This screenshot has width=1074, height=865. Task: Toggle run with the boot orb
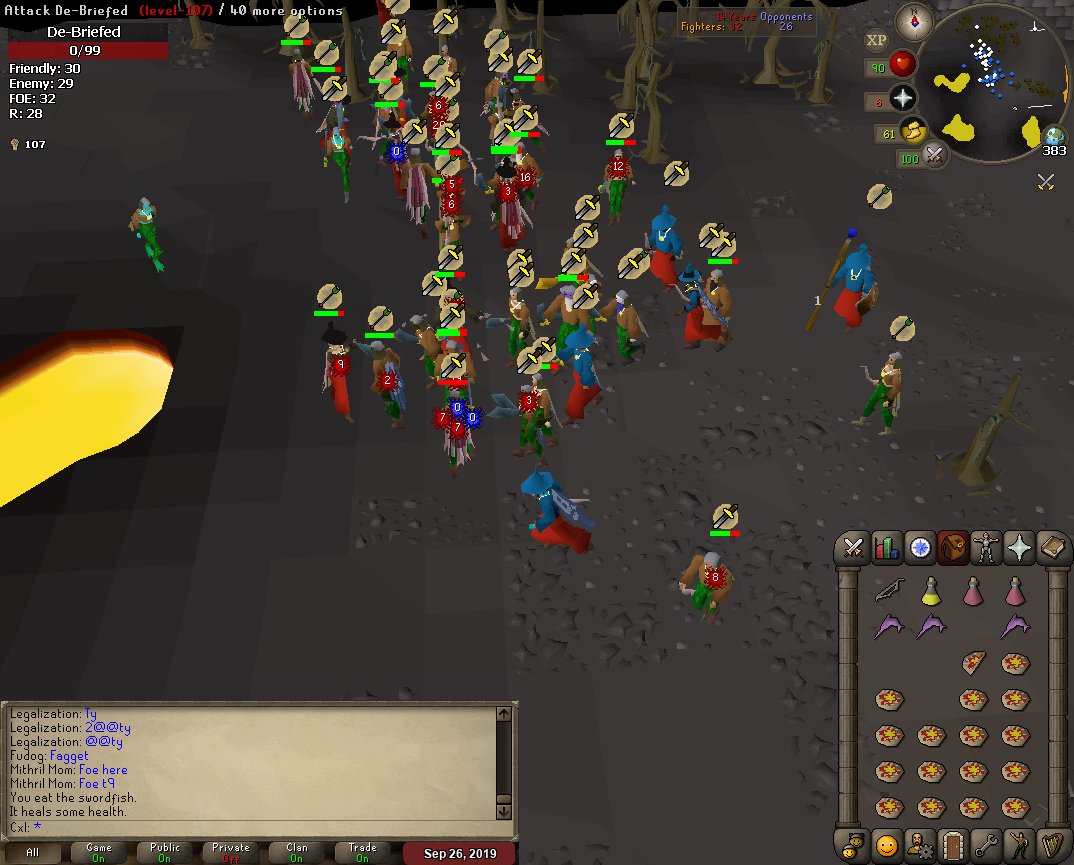pos(912,130)
